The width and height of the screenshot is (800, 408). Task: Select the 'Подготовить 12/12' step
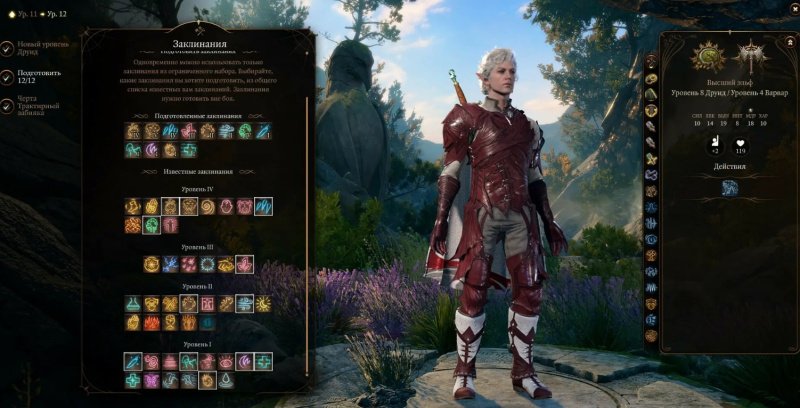[x=38, y=80]
